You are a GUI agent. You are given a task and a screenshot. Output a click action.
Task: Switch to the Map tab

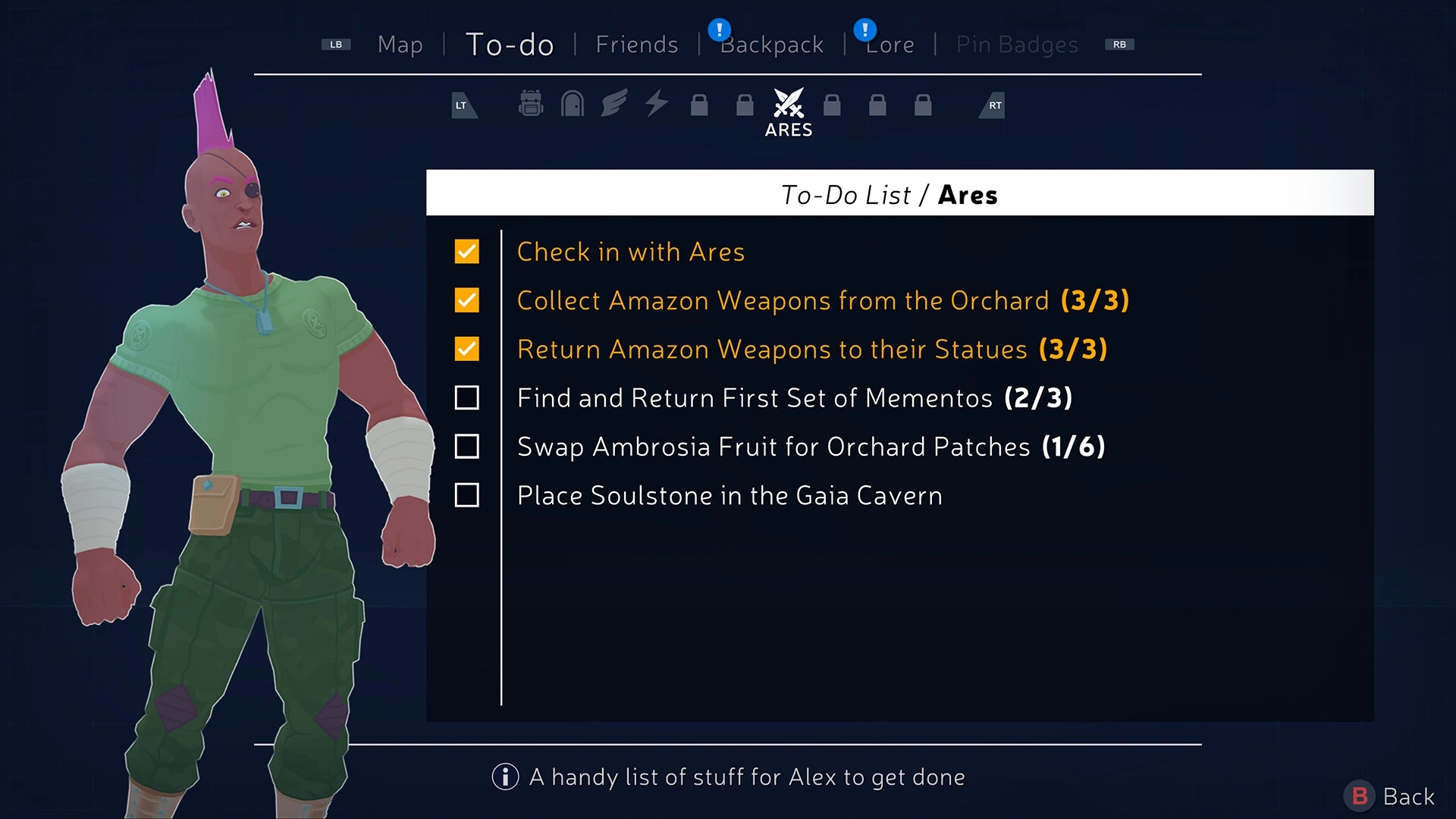coord(400,45)
